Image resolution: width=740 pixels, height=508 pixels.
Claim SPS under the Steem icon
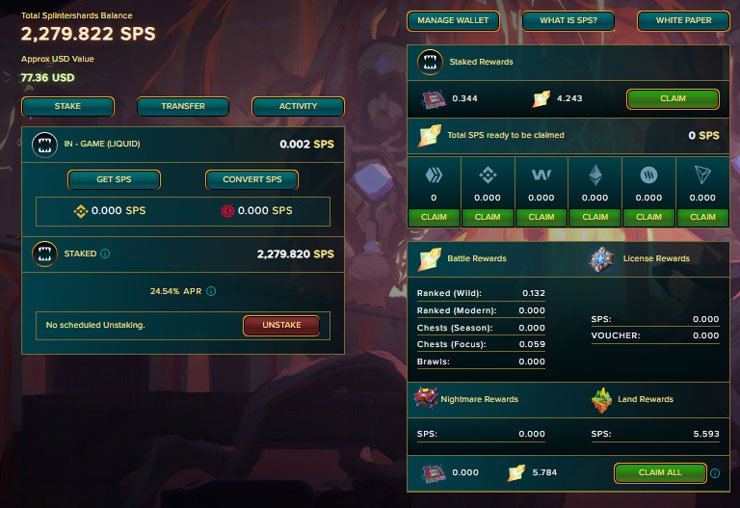(649, 217)
